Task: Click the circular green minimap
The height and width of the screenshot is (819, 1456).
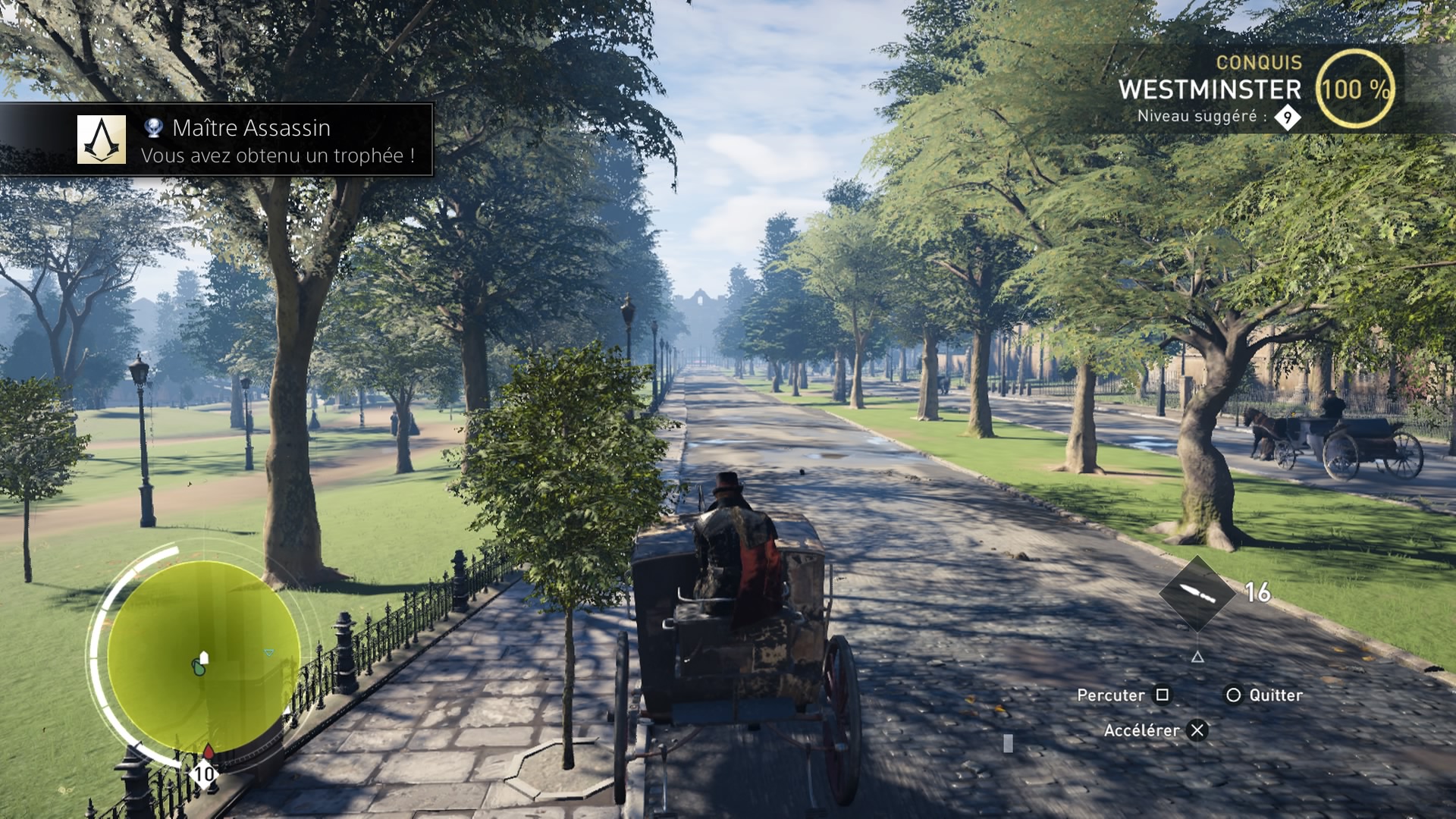Action: pos(202,657)
